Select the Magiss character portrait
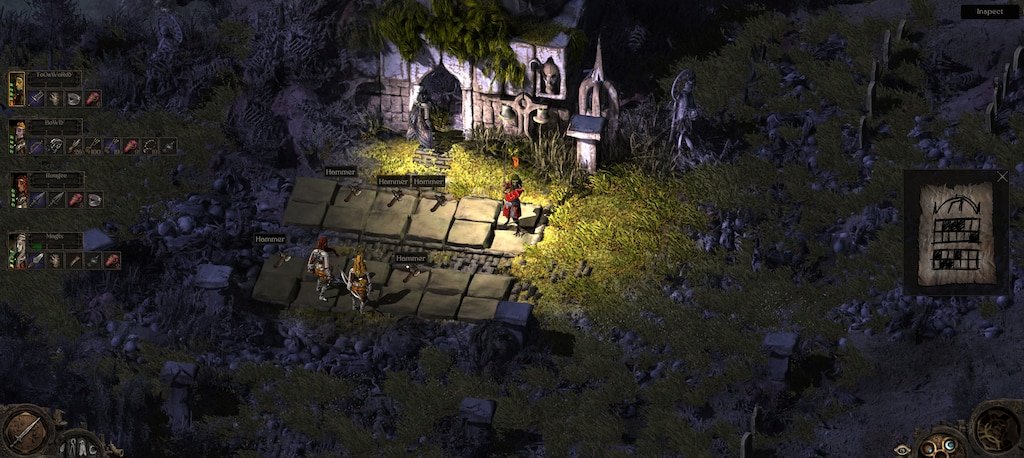The height and width of the screenshot is (458, 1024). [x=17, y=250]
